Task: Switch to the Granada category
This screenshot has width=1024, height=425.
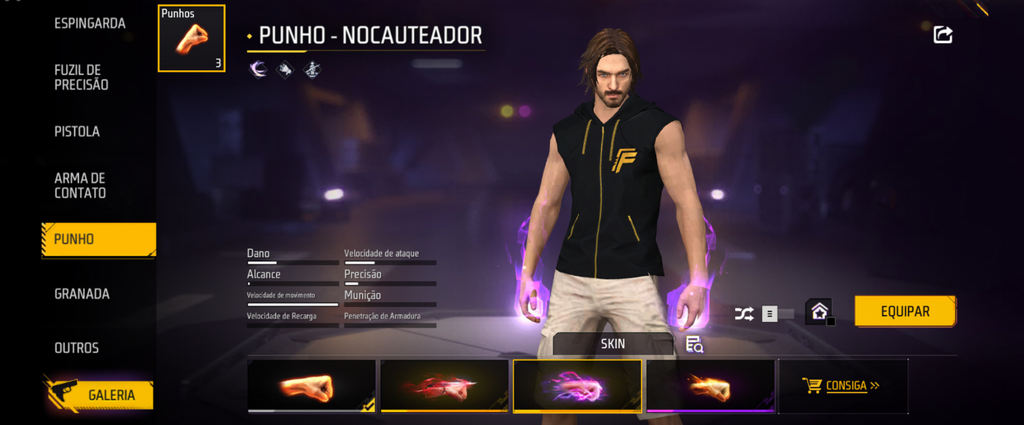Action: tap(82, 294)
